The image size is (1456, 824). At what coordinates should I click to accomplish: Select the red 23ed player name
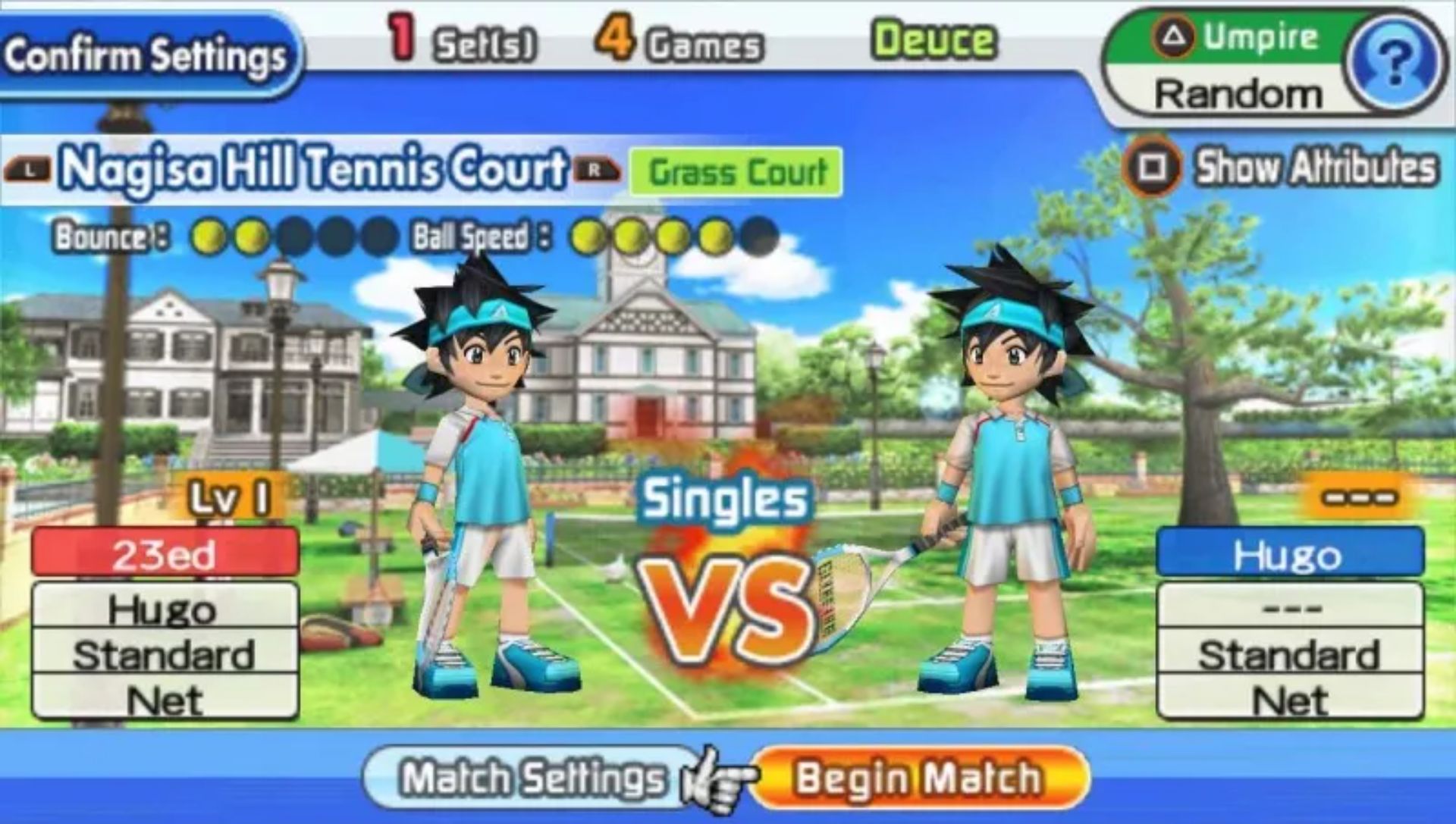point(165,553)
